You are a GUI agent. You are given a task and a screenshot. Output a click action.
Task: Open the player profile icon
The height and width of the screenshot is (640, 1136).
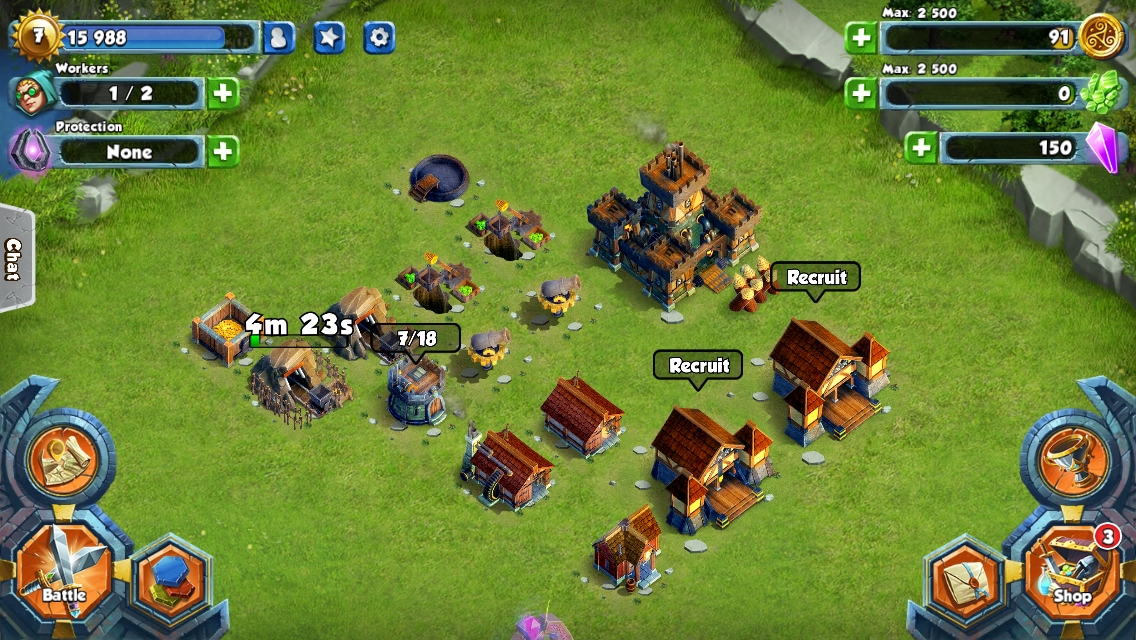(x=279, y=38)
